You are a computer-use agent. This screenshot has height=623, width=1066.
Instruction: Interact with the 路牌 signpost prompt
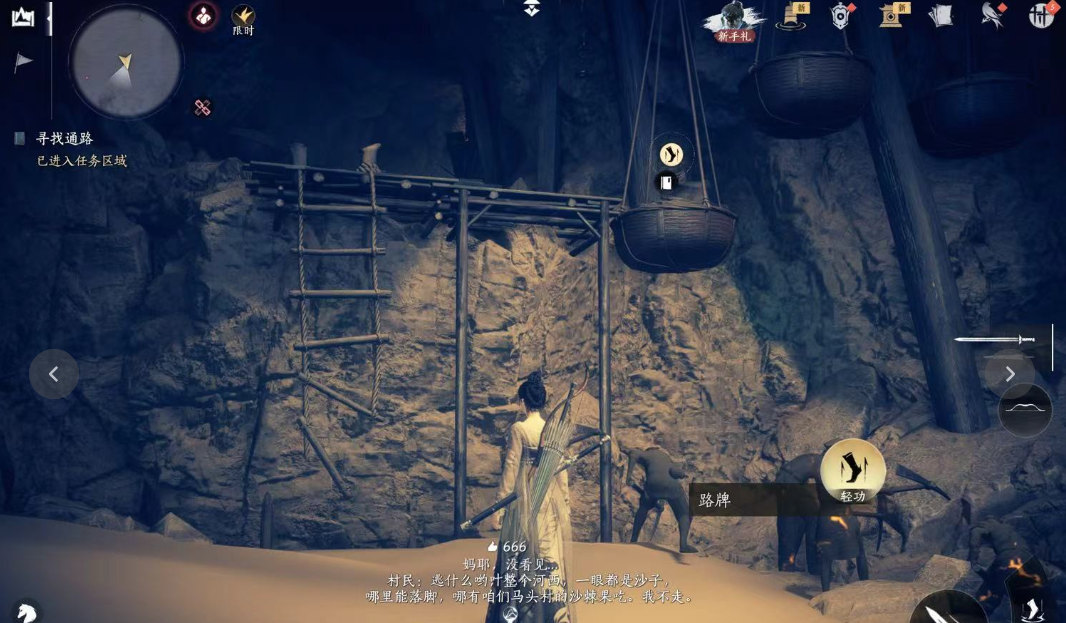[x=752, y=500]
